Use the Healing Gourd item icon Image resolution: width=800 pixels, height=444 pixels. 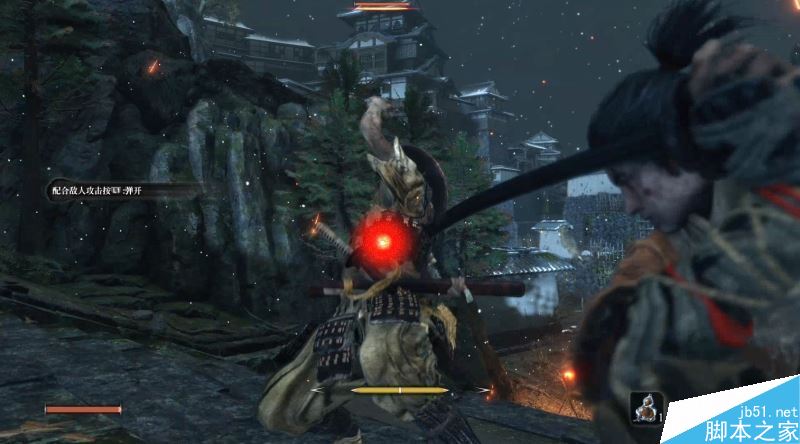click(x=646, y=408)
